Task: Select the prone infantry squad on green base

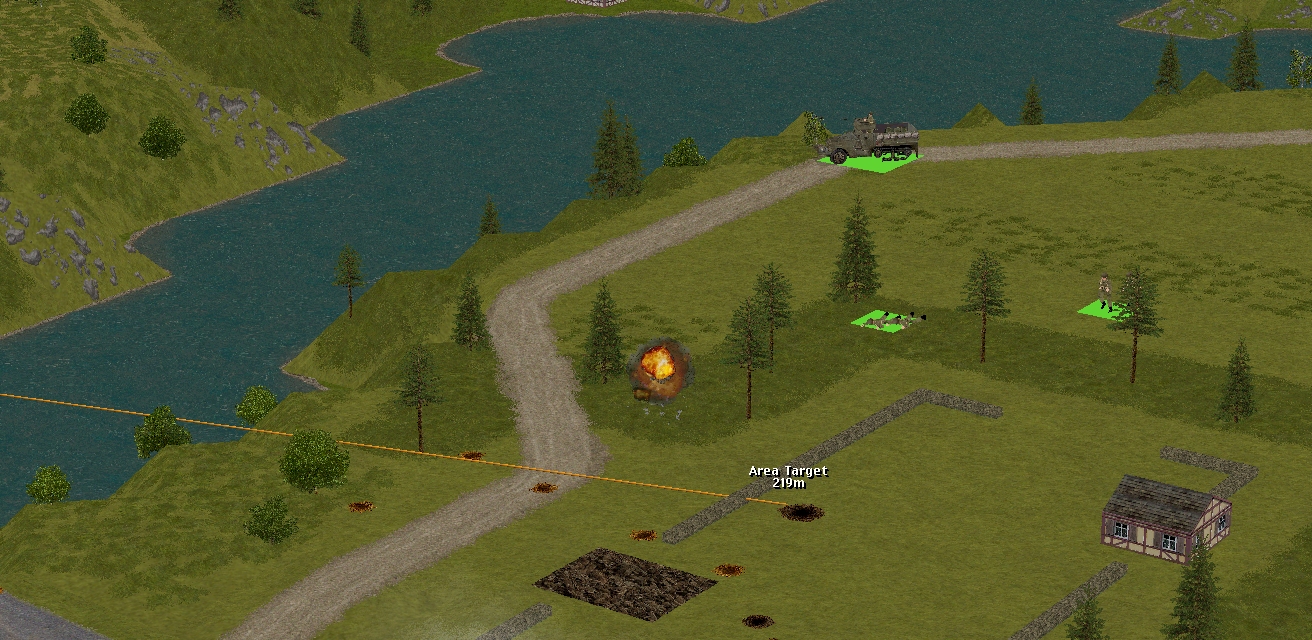Action: [886, 320]
